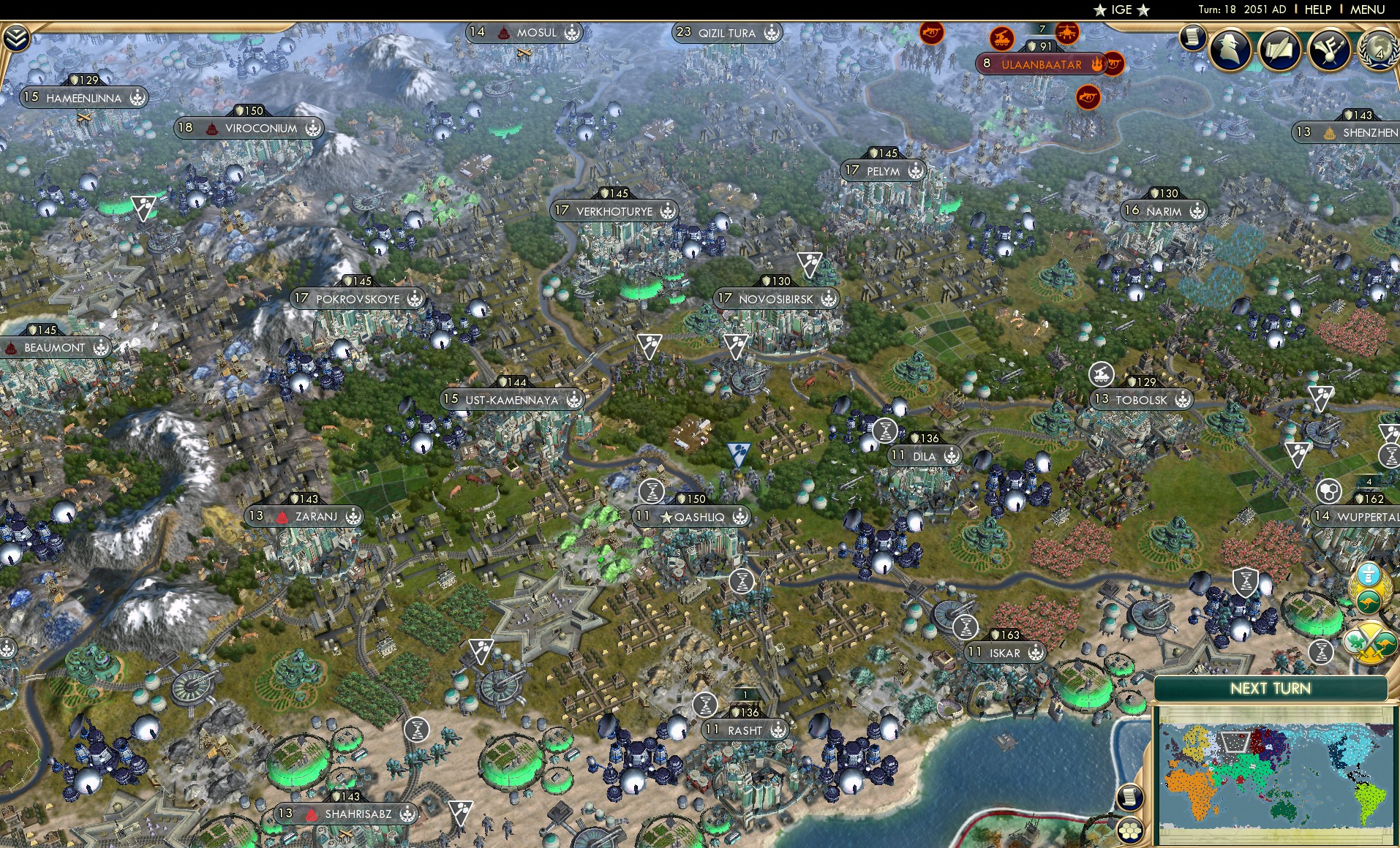Click the kangaroo city-state influence medal
The height and width of the screenshot is (848, 1400).
coord(1371,599)
